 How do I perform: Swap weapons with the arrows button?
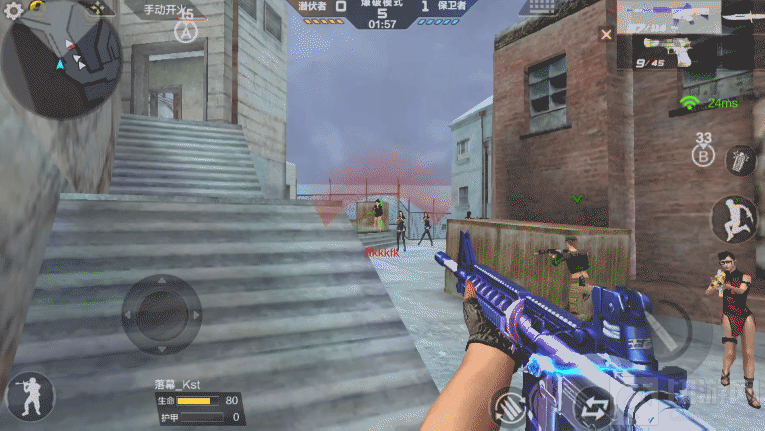click(594, 409)
